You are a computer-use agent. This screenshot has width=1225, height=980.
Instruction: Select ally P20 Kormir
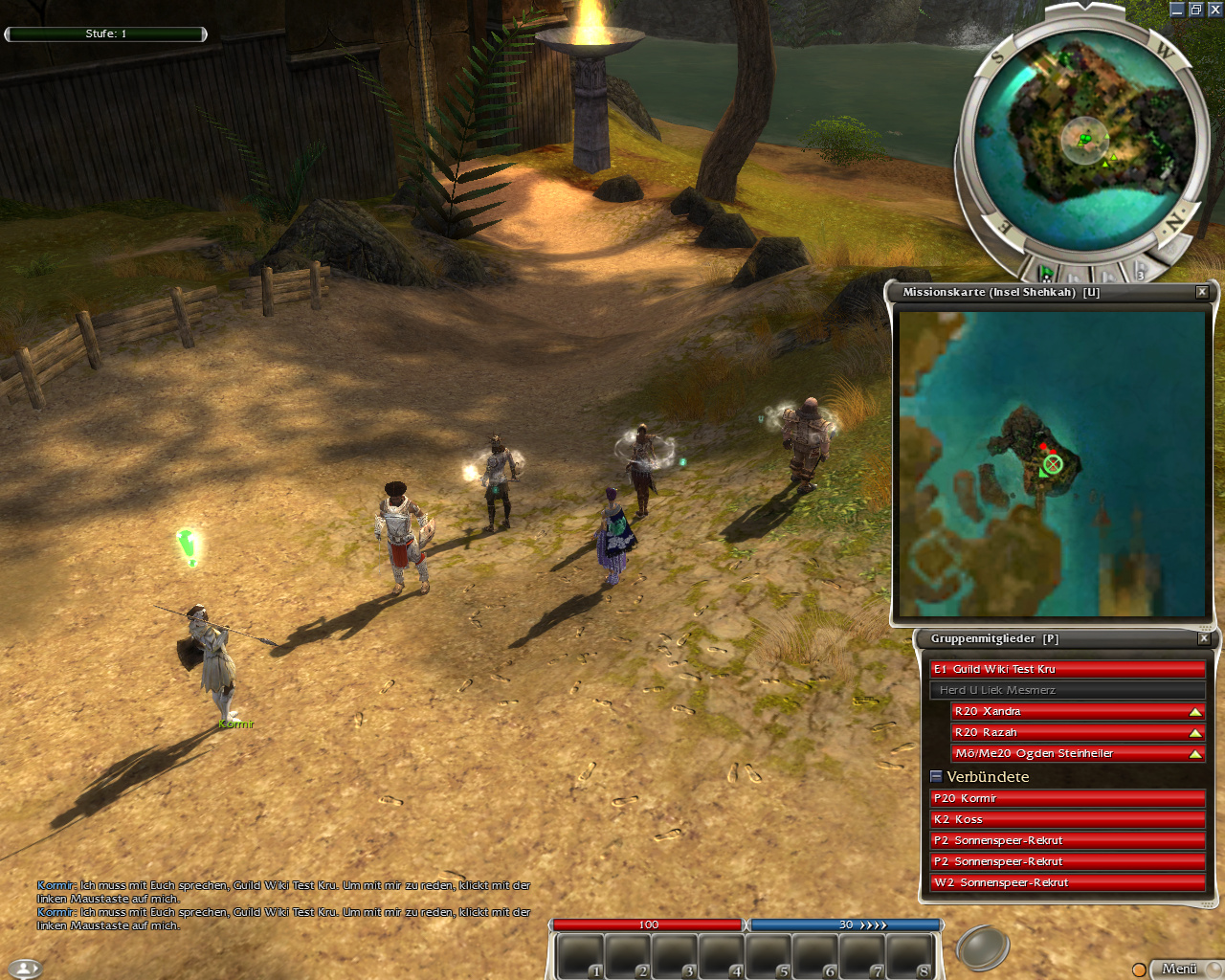point(1066,798)
